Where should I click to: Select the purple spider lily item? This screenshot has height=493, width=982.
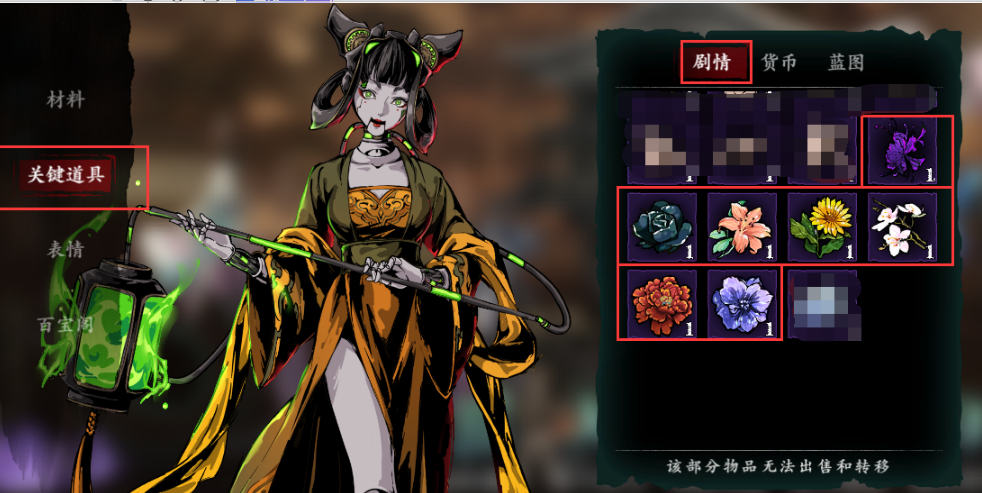tap(905, 150)
